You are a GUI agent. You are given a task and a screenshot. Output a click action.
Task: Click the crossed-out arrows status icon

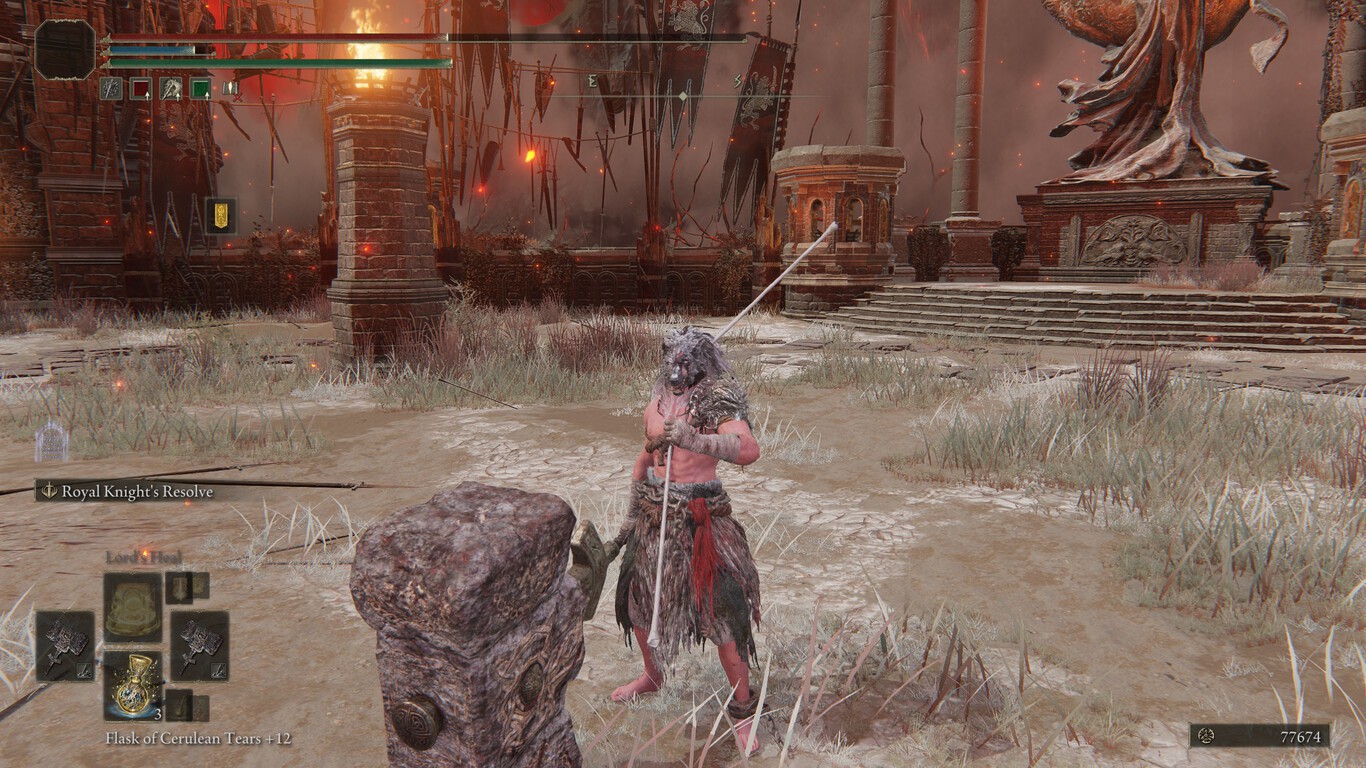point(231,89)
